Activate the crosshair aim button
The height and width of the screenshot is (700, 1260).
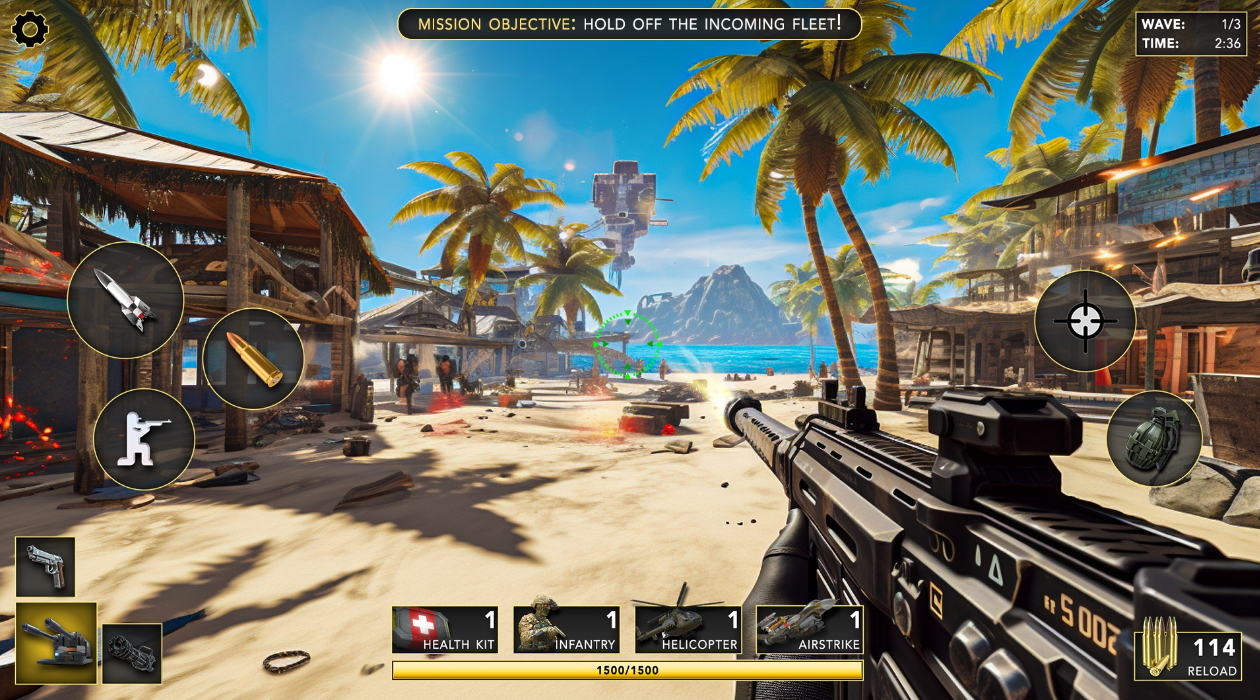1084,321
